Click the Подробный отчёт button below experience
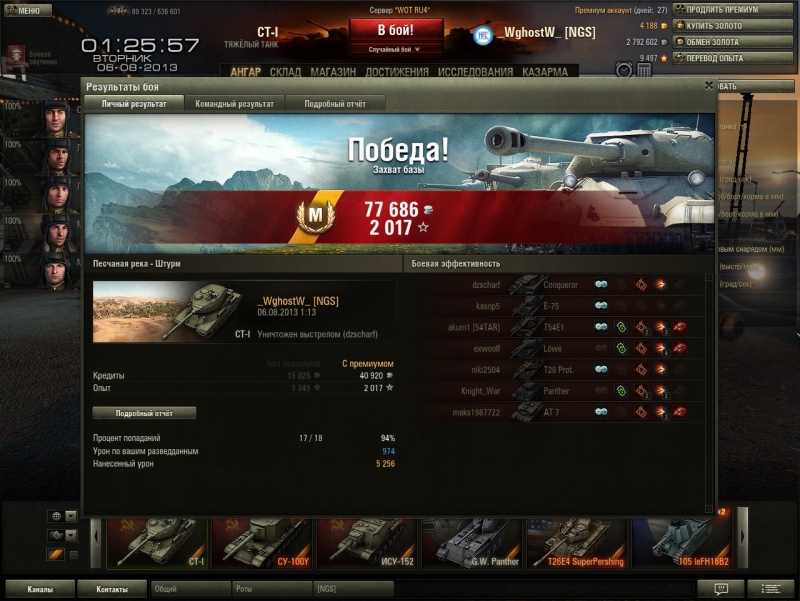The width and height of the screenshot is (800, 601). coord(144,413)
